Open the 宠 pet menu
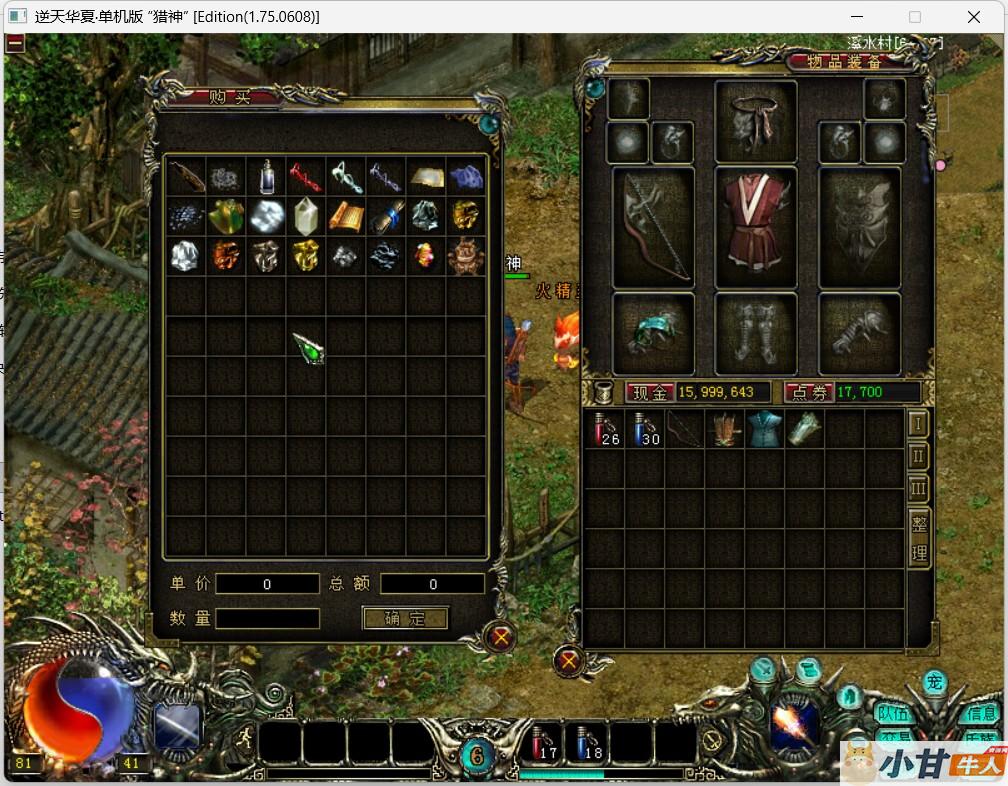The image size is (1008, 786). pyautogui.click(x=934, y=683)
